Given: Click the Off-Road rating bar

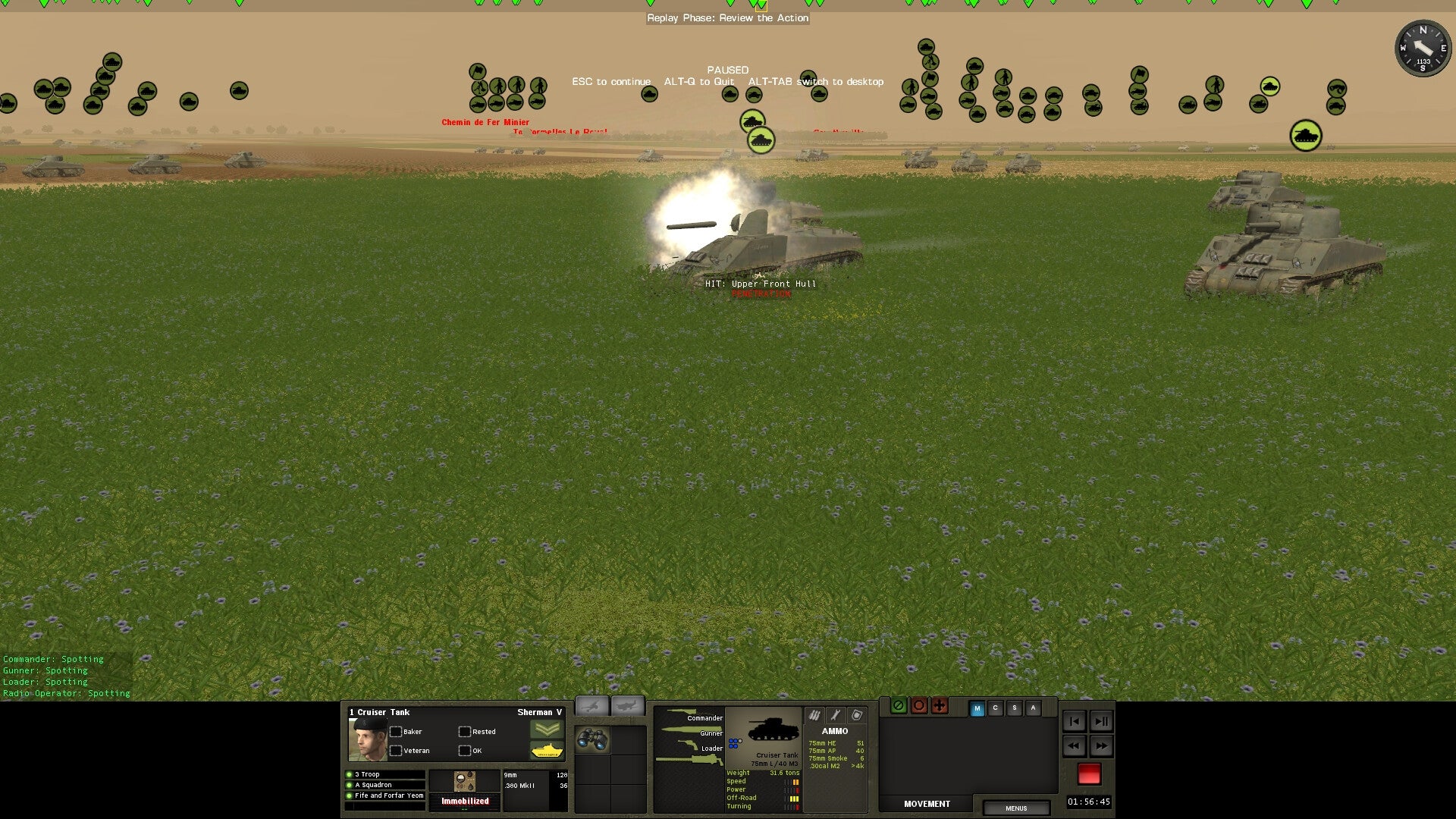Looking at the screenshot, I should (x=792, y=798).
